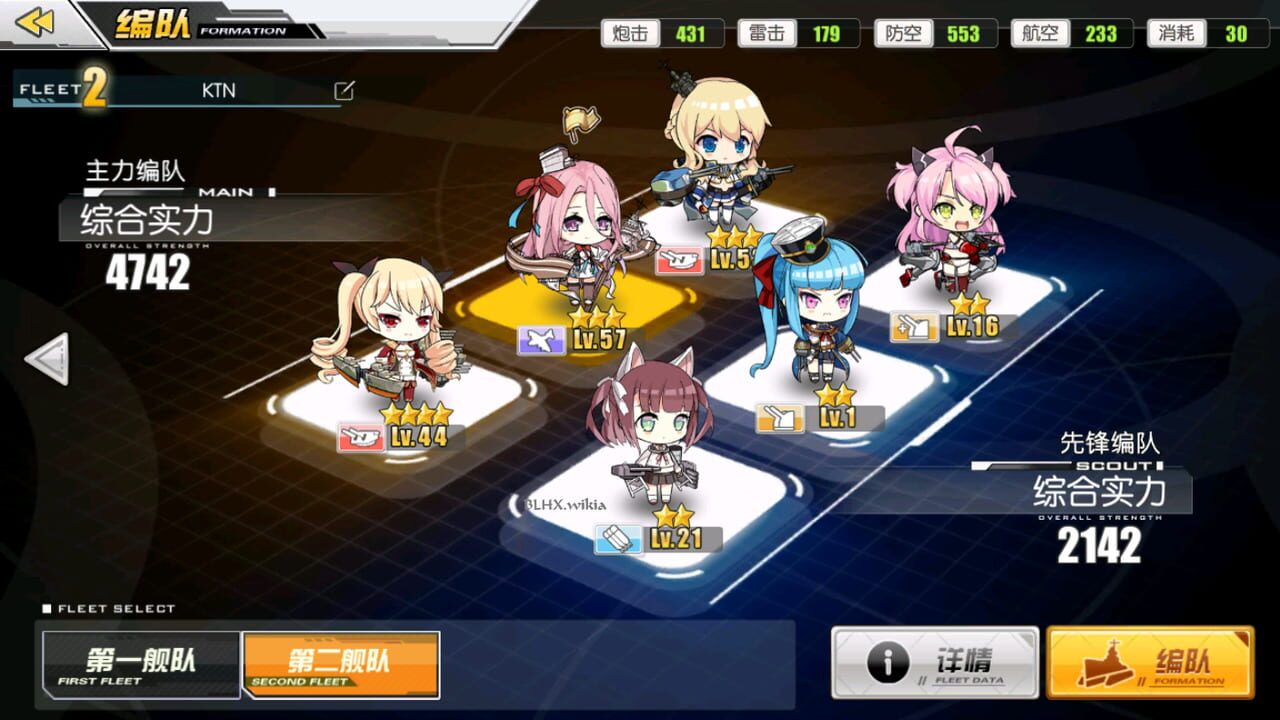
Task: Edit fleet name KTN via pencil icon
Action: pyautogui.click(x=344, y=90)
